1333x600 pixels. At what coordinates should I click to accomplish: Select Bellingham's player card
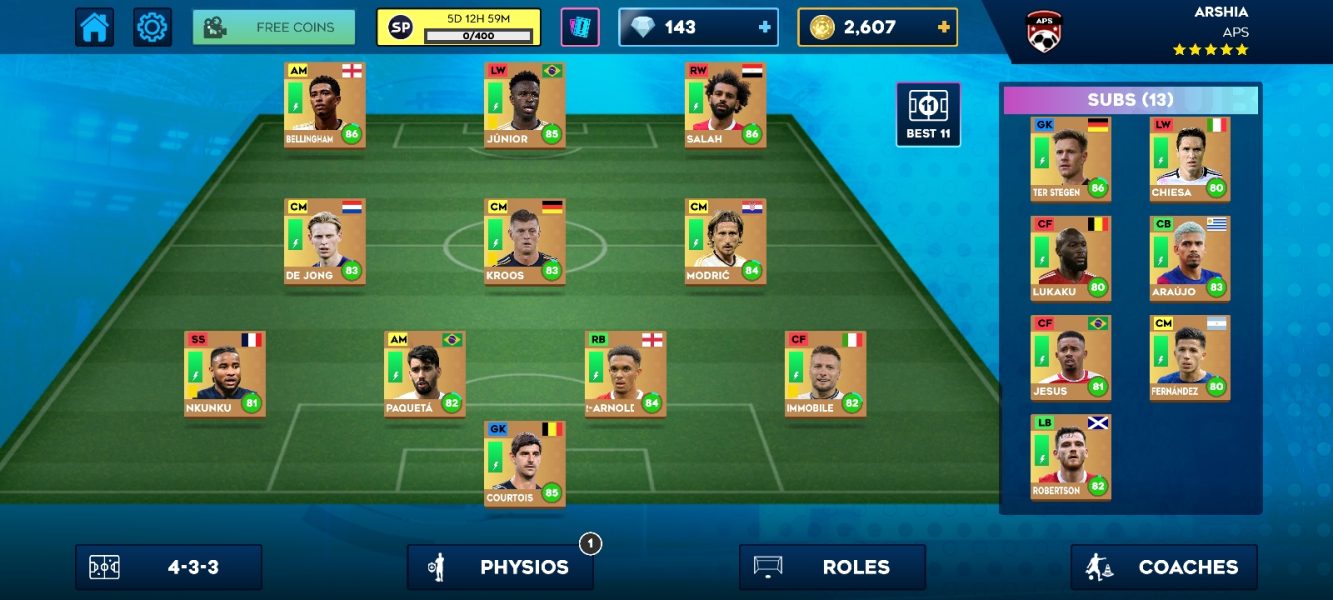(324, 105)
